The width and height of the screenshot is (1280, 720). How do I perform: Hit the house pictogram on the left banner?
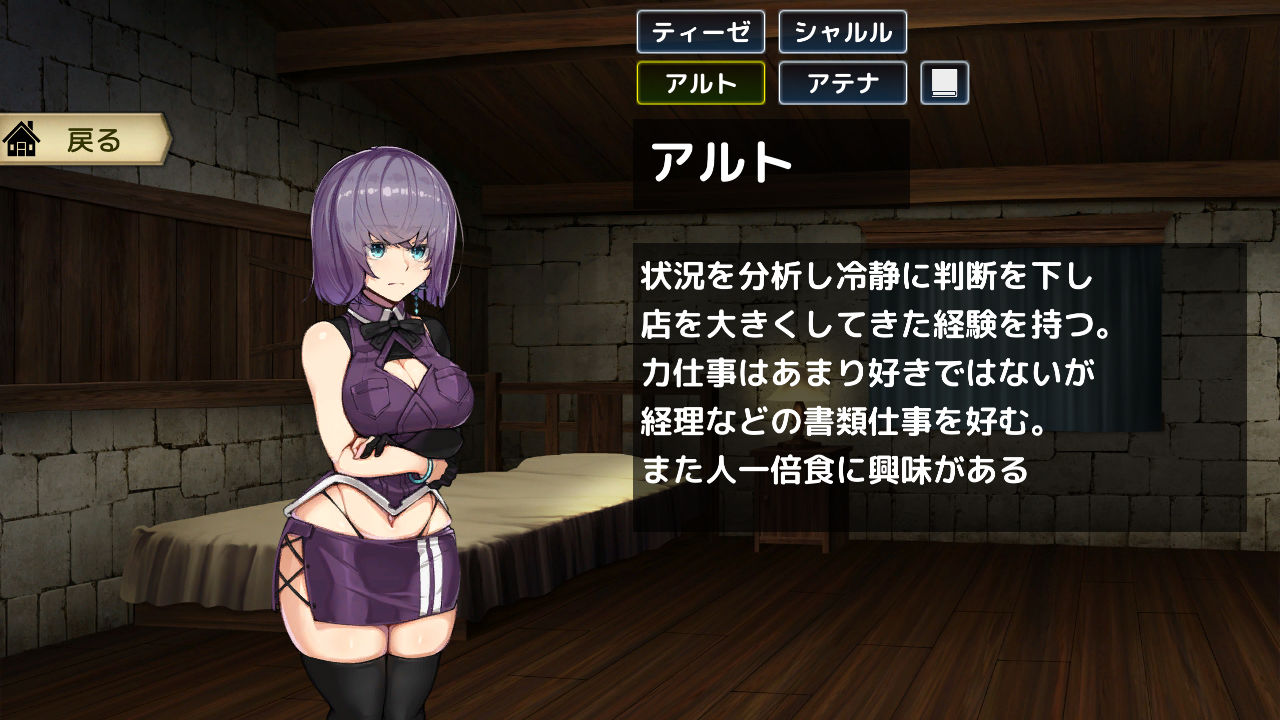[22, 141]
